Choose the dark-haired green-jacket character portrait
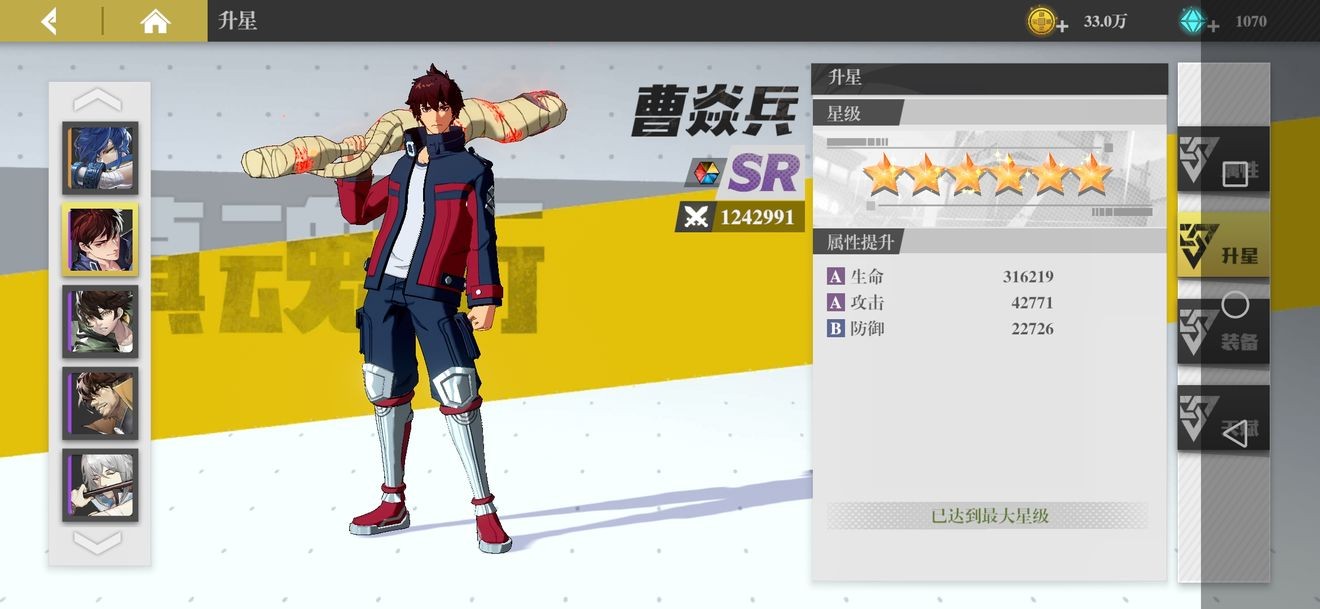This screenshot has width=1320, height=609. (x=100, y=321)
